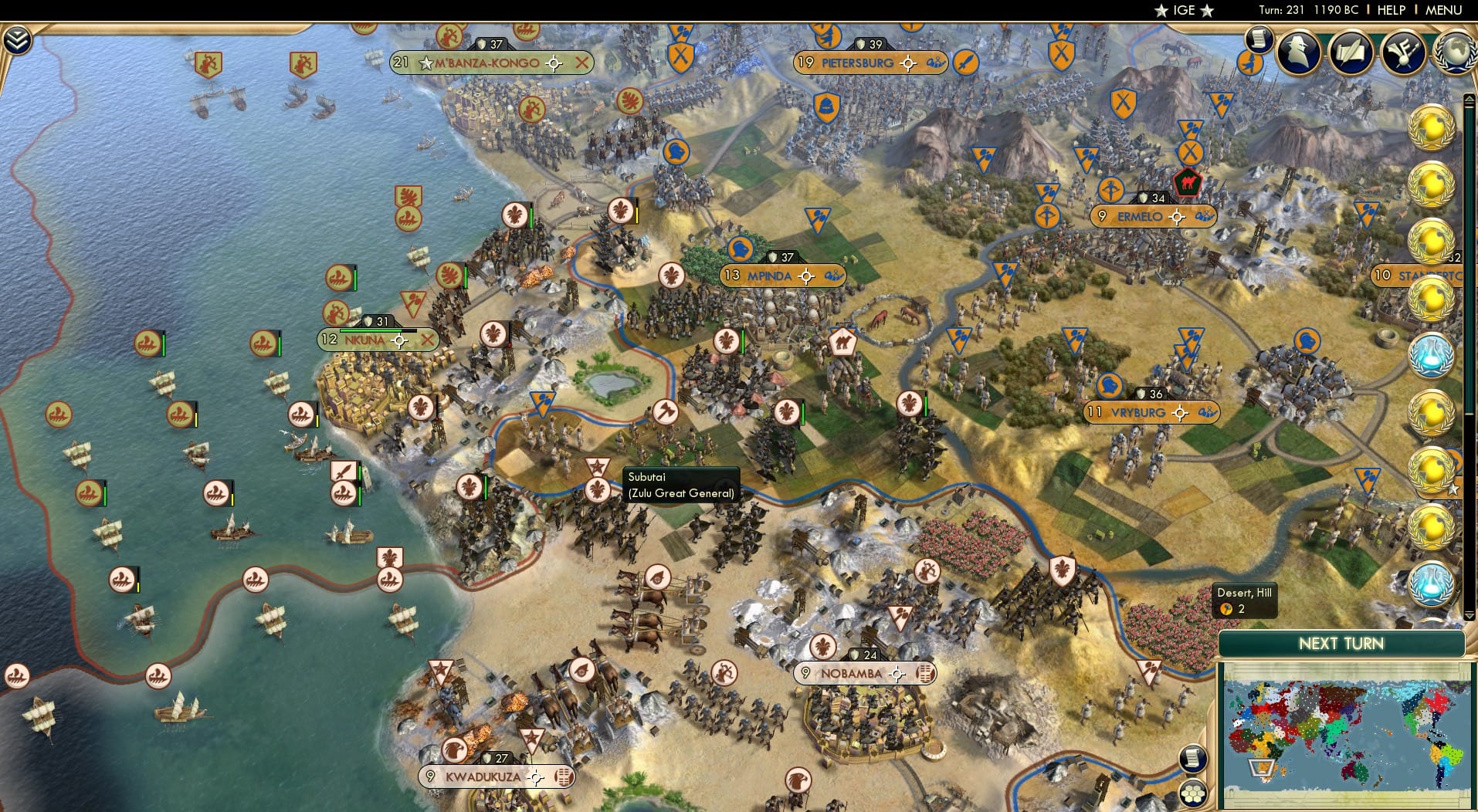Toggle strategic view with the hex grid icon
The image size is (1478, 812).
1194,793
